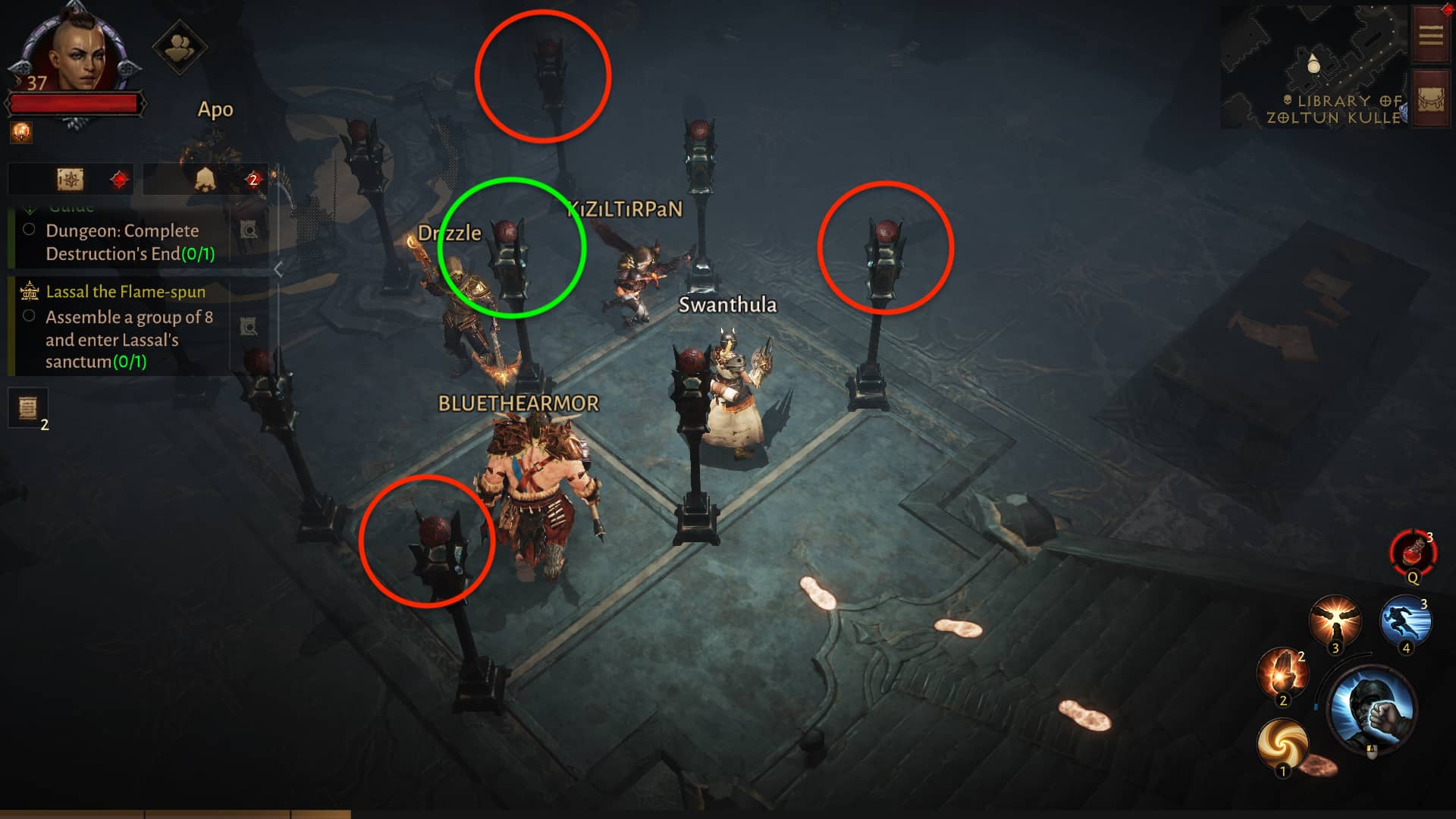This screenshot has width=1456, height=819.
Task: Click the Lassal quest's navigate icon
Action: [249, 327]
